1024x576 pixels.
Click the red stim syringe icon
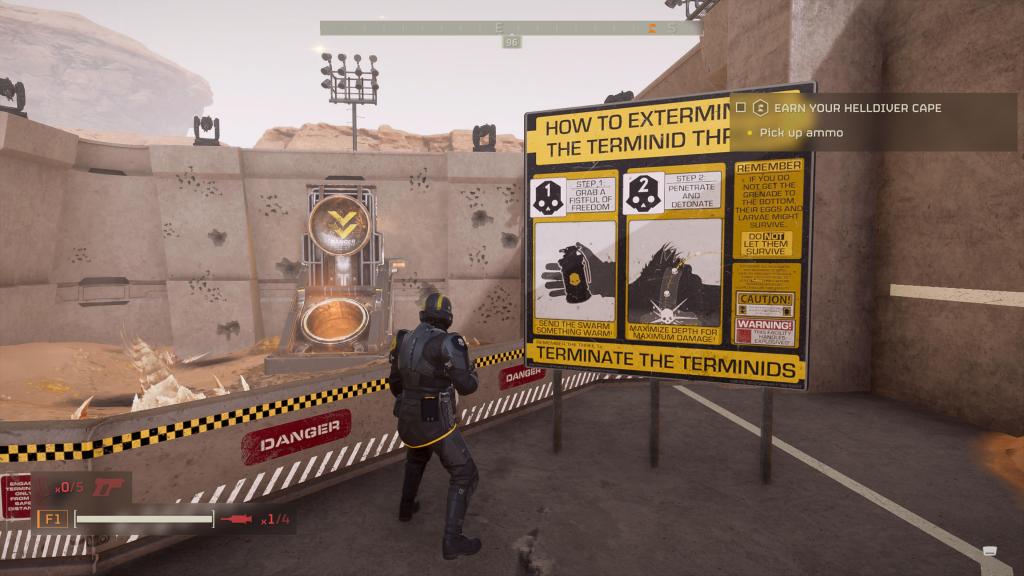tap(238, 519)
